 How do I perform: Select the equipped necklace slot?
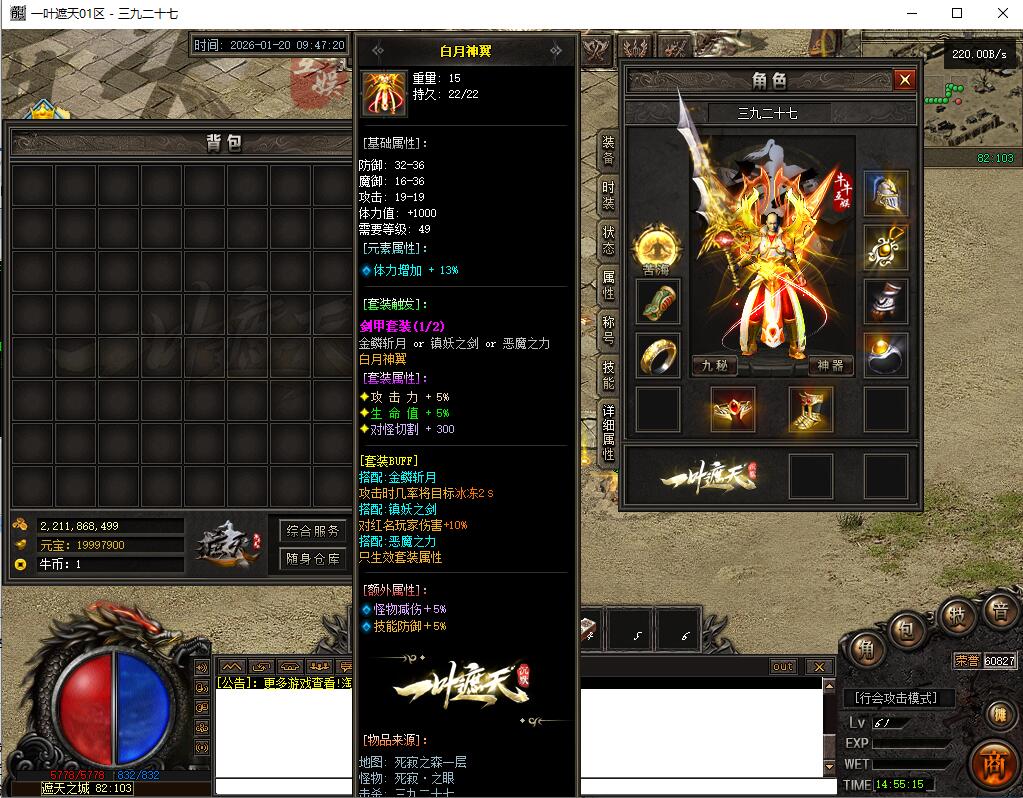[x=886, y=247]
